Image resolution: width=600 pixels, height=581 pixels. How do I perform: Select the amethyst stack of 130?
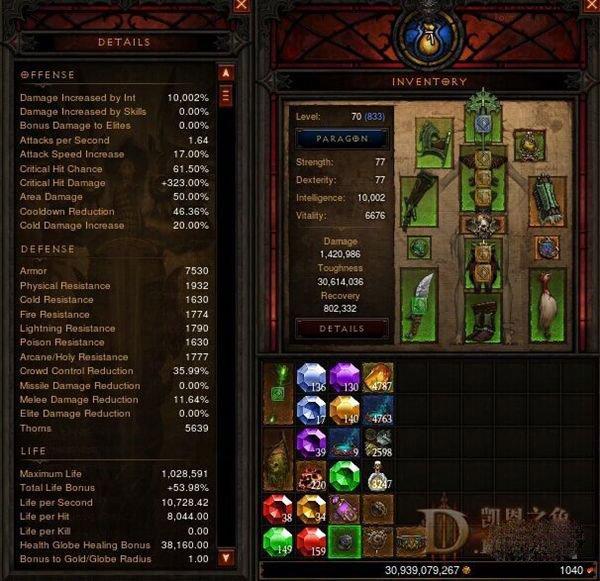coord(345,377)
